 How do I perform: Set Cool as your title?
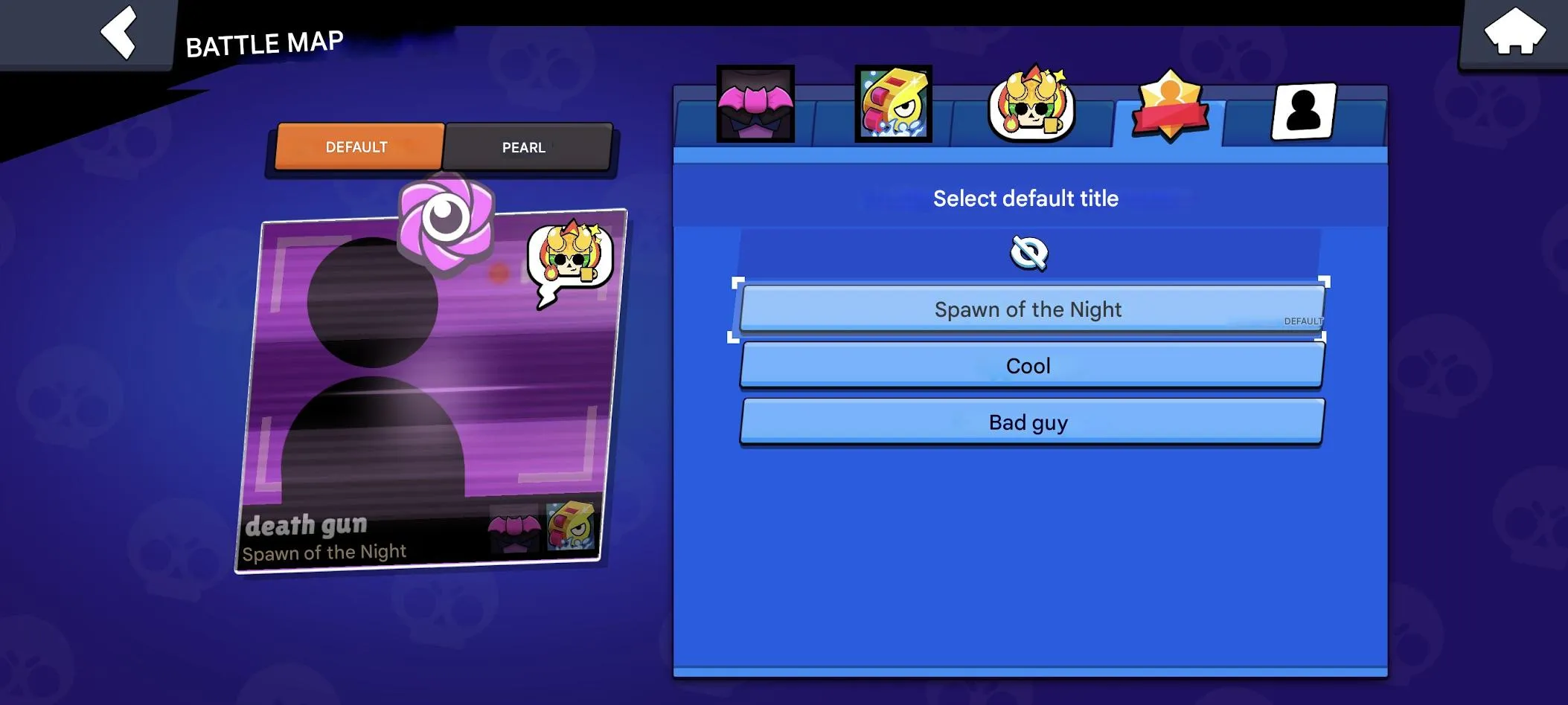click(x=1029, y=365)
